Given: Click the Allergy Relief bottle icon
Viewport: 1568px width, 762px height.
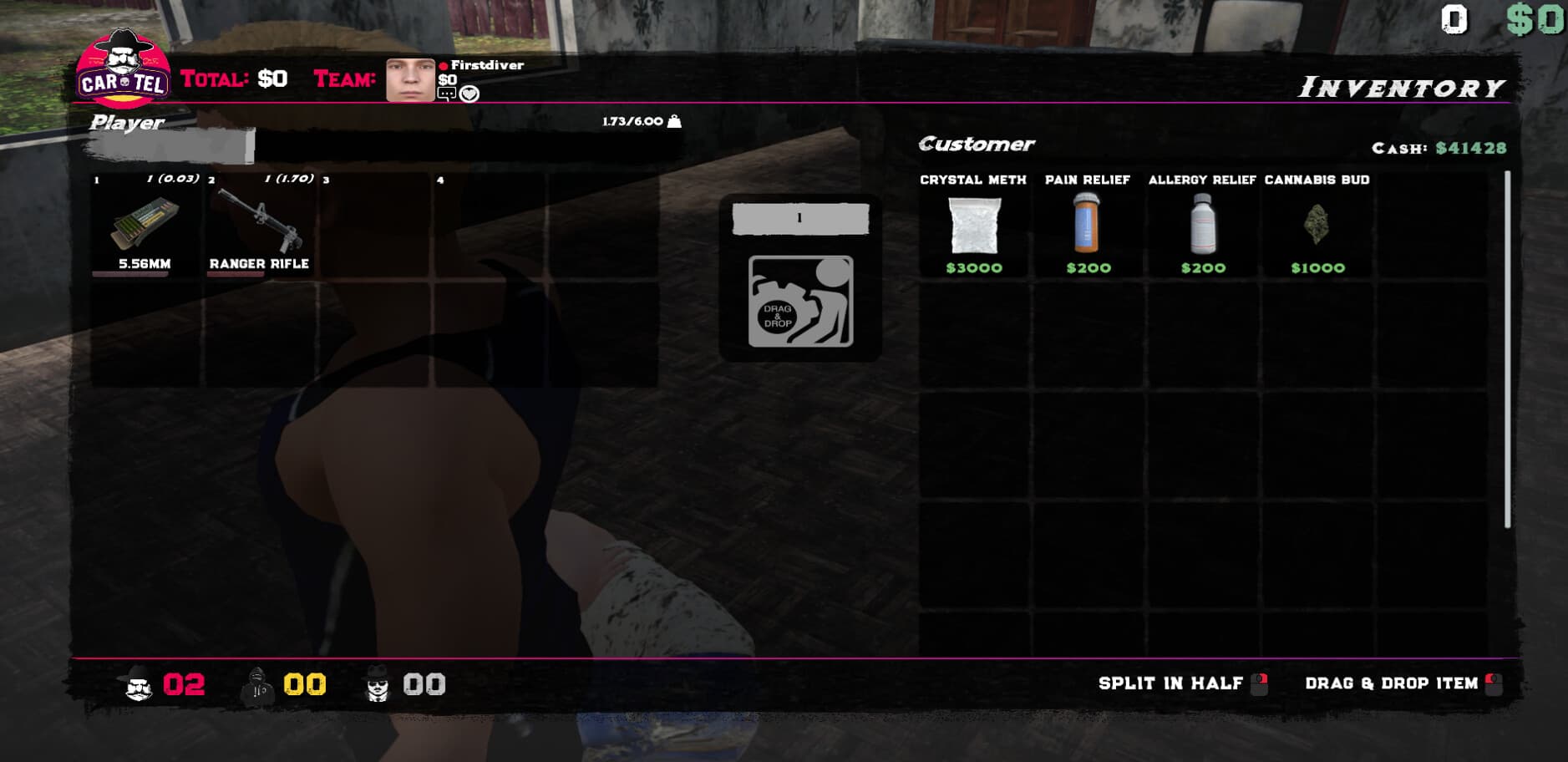Looking at the screenshot, I should [1202, 226].
